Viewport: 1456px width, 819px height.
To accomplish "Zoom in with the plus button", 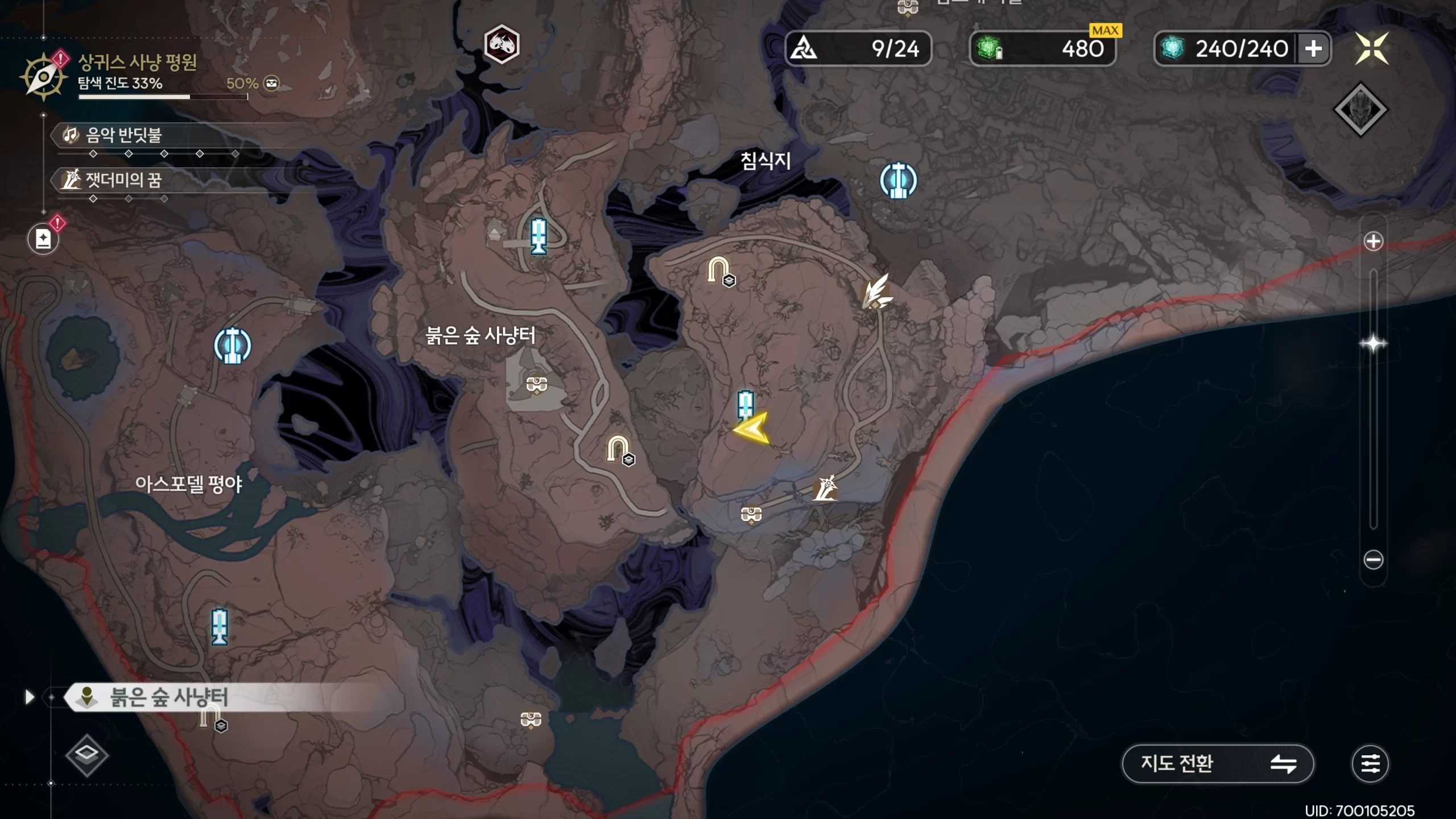I will click(1373, 241).
